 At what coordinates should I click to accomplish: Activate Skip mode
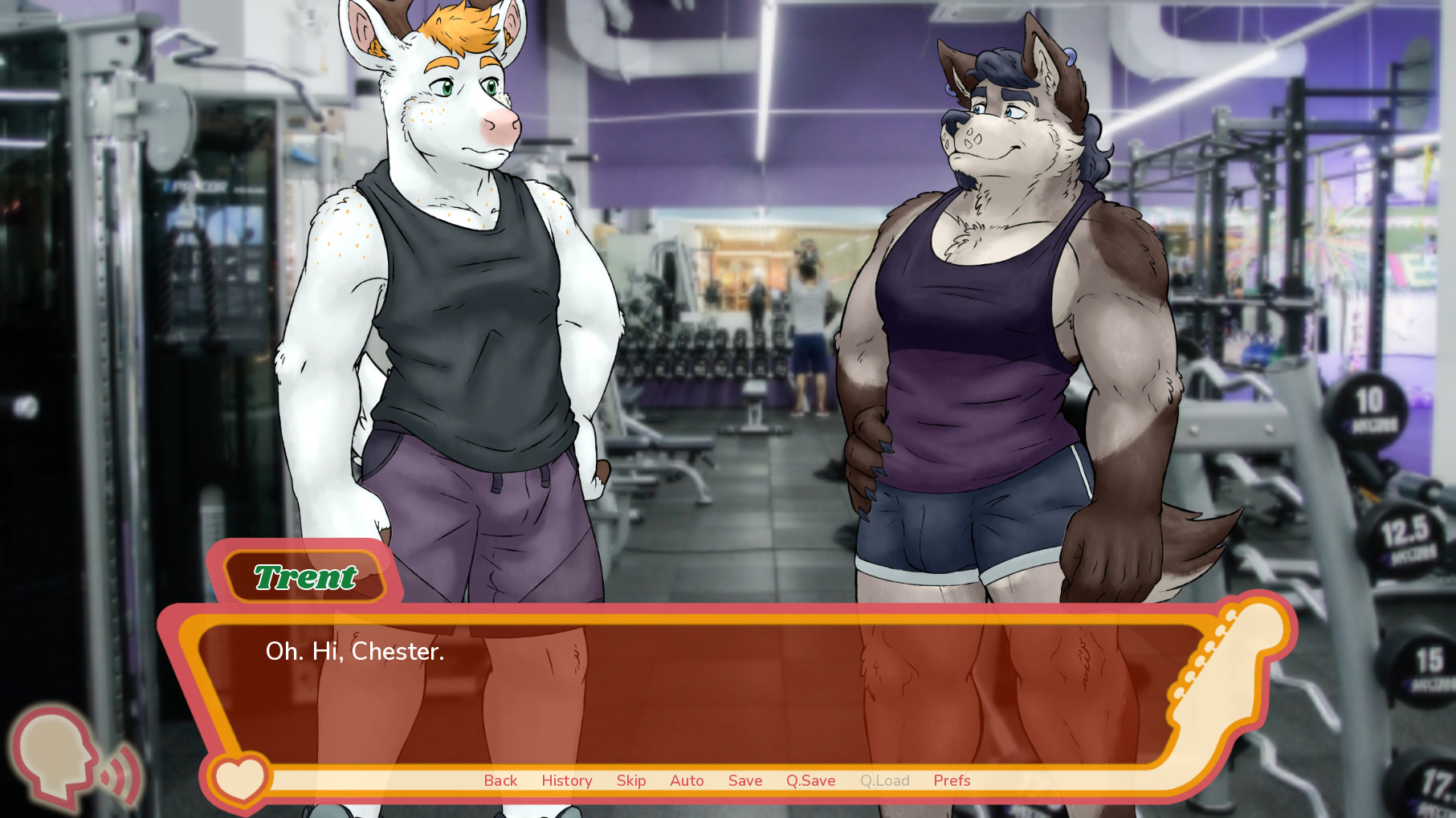coord(631,780)
